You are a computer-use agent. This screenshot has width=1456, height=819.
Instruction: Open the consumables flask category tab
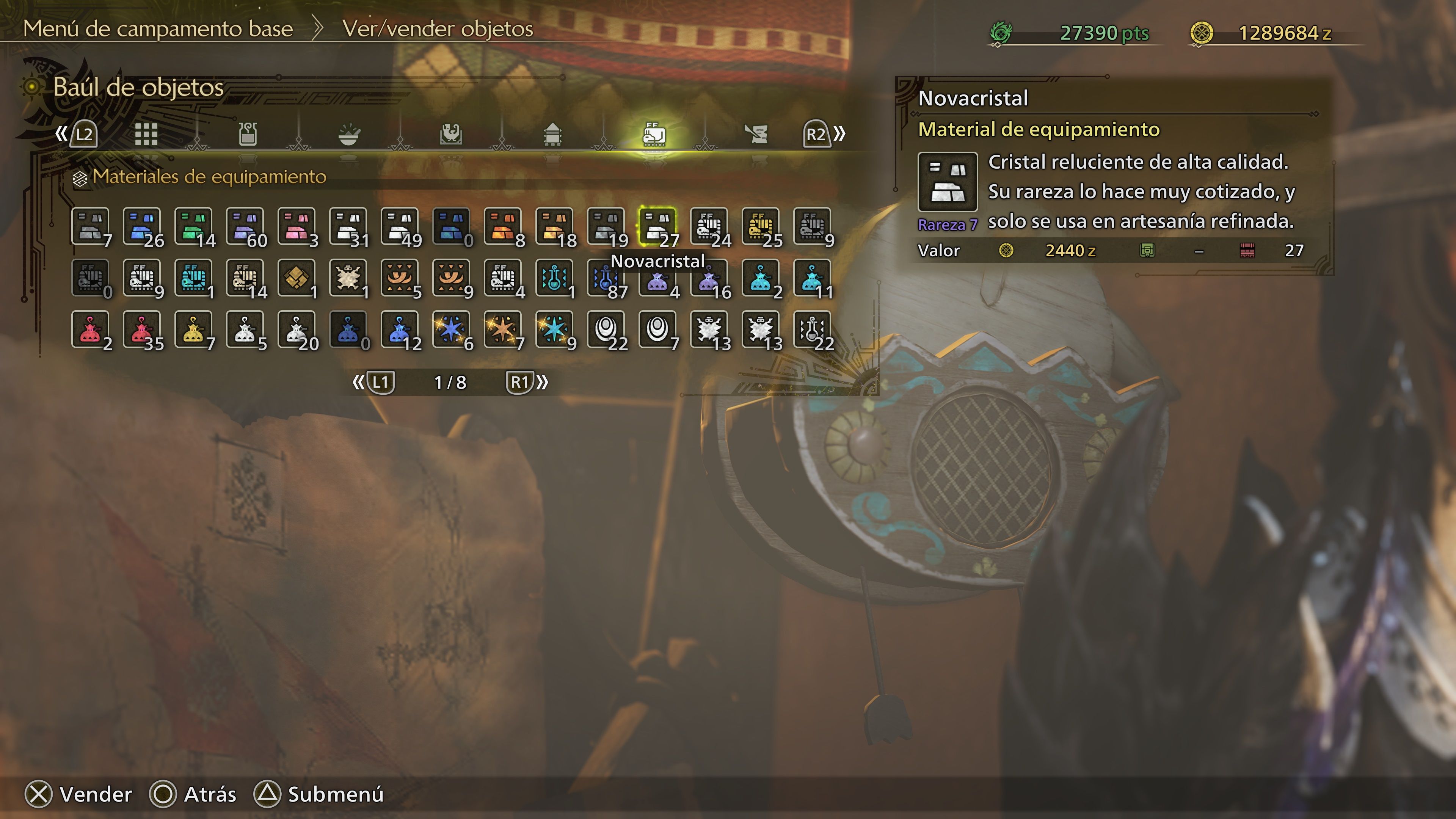tap(248, 134)
